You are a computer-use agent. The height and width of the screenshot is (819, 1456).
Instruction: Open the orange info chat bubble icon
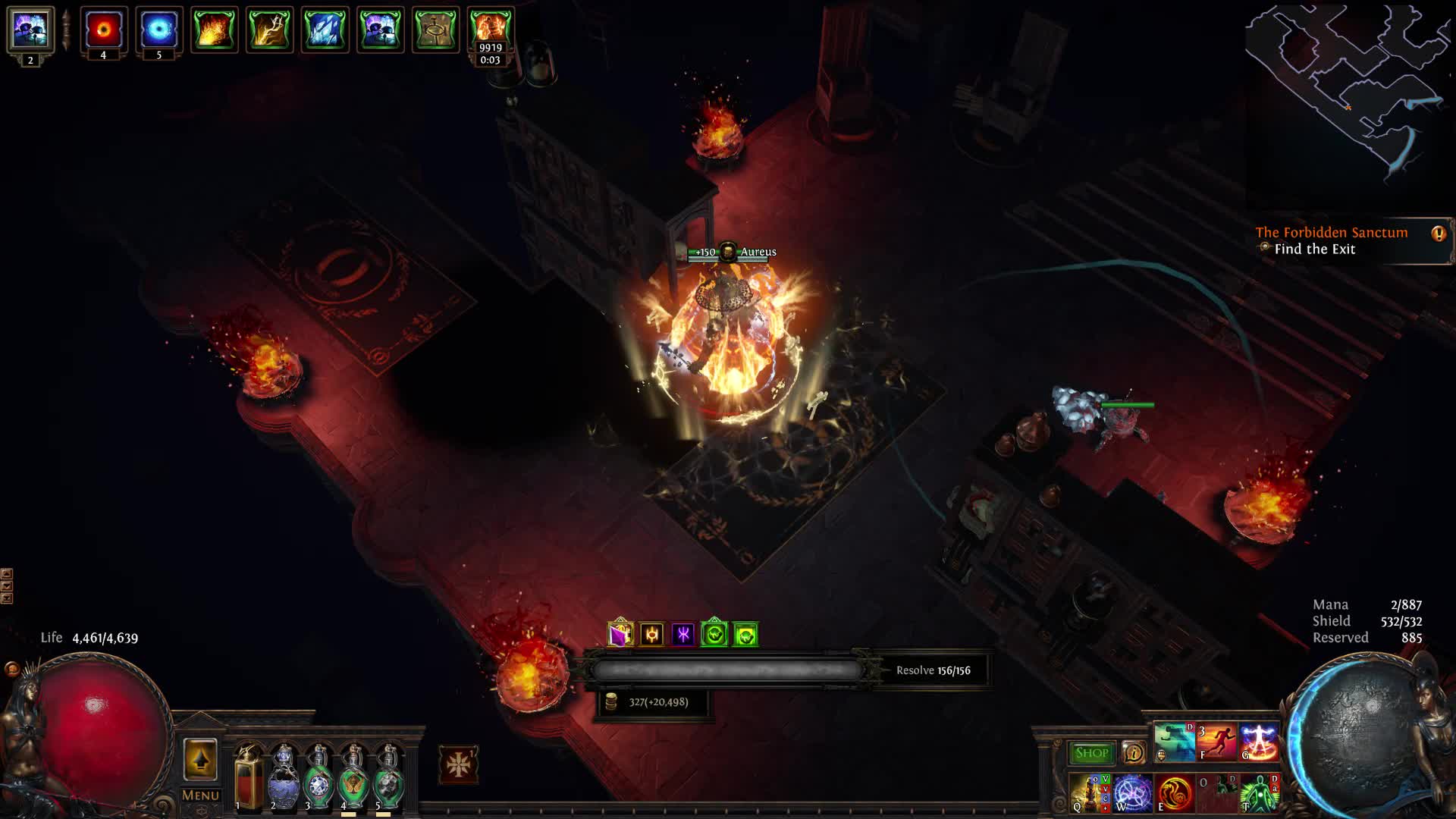(x=1438, y=234)
